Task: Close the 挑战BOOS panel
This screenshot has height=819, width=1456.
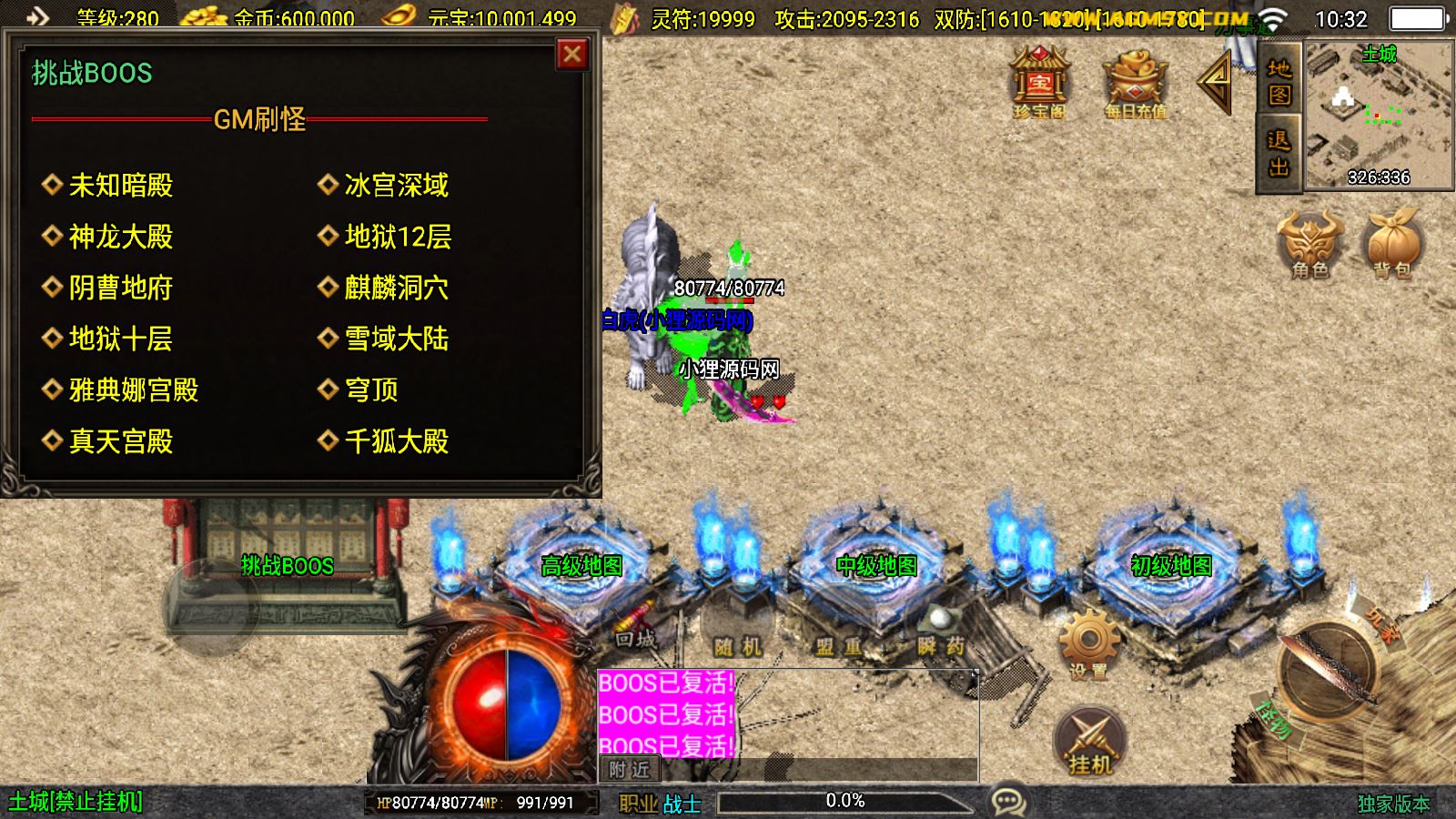Action: (x=572, y=55)
